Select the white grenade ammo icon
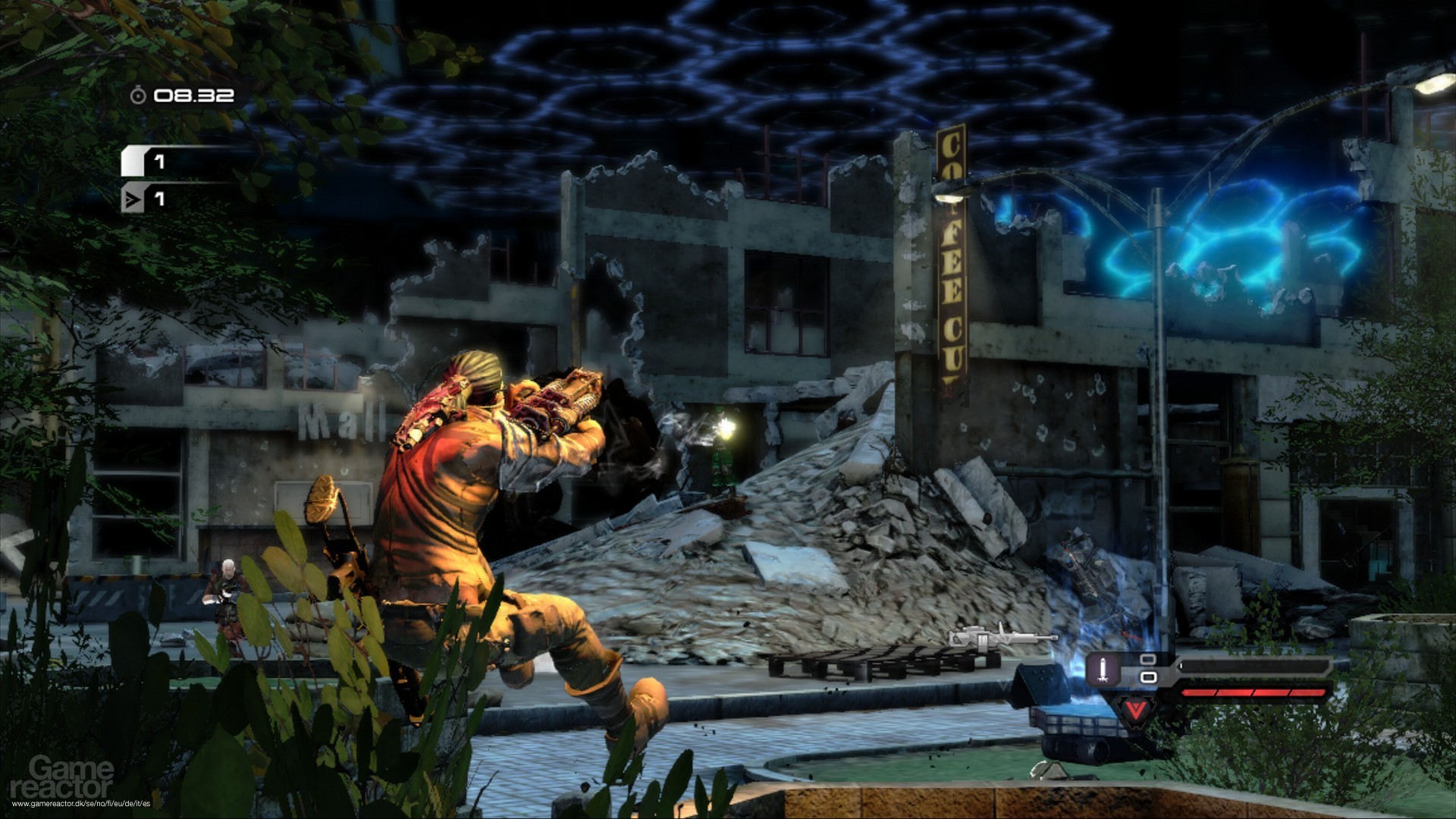 pyautogui.click(x=133, y=160)
